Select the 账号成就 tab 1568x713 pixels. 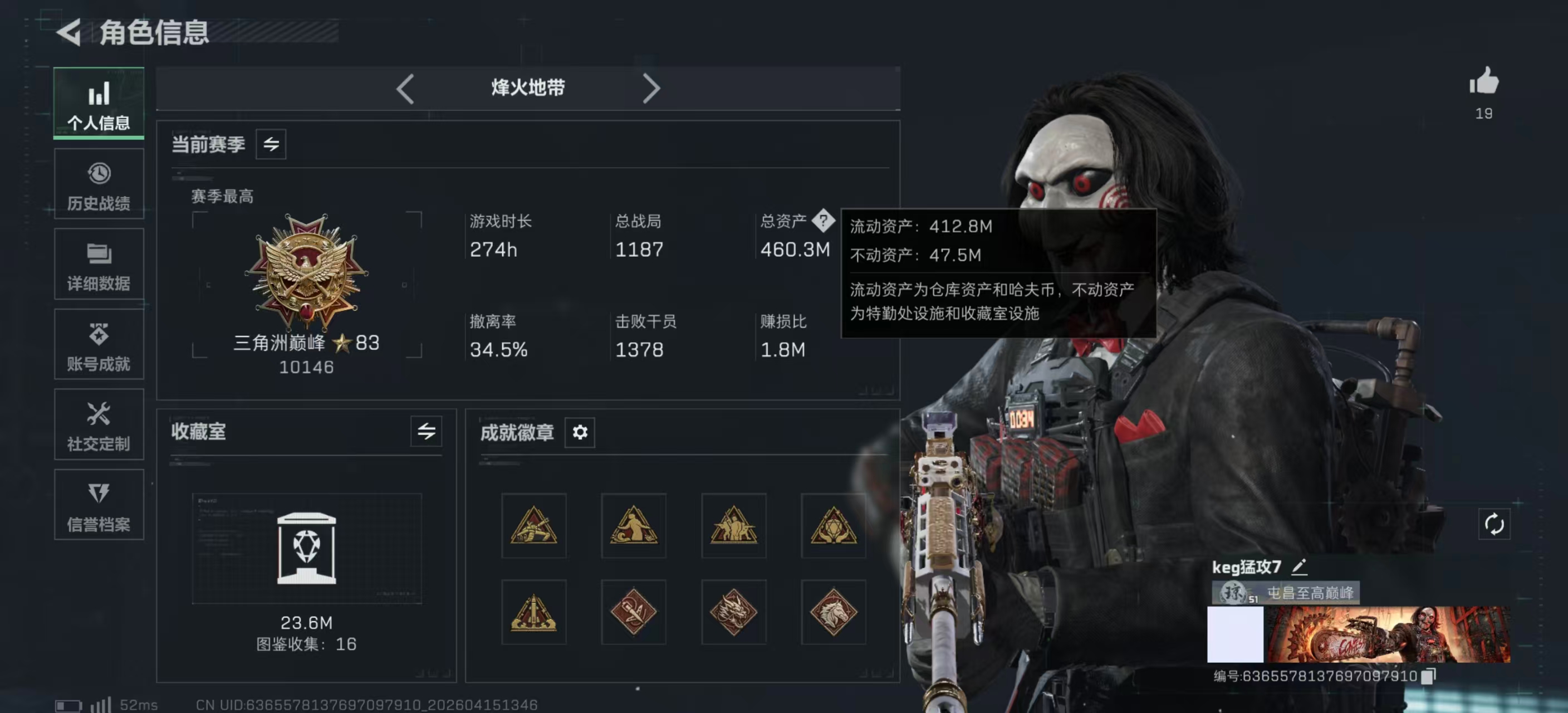click(x=99, y=345)
